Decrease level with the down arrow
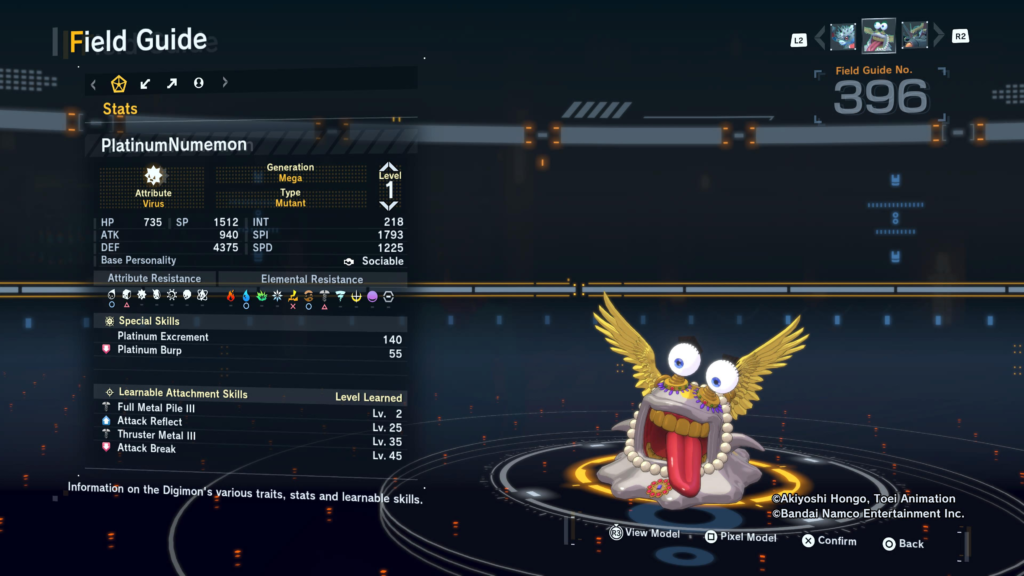 point(389,205)
